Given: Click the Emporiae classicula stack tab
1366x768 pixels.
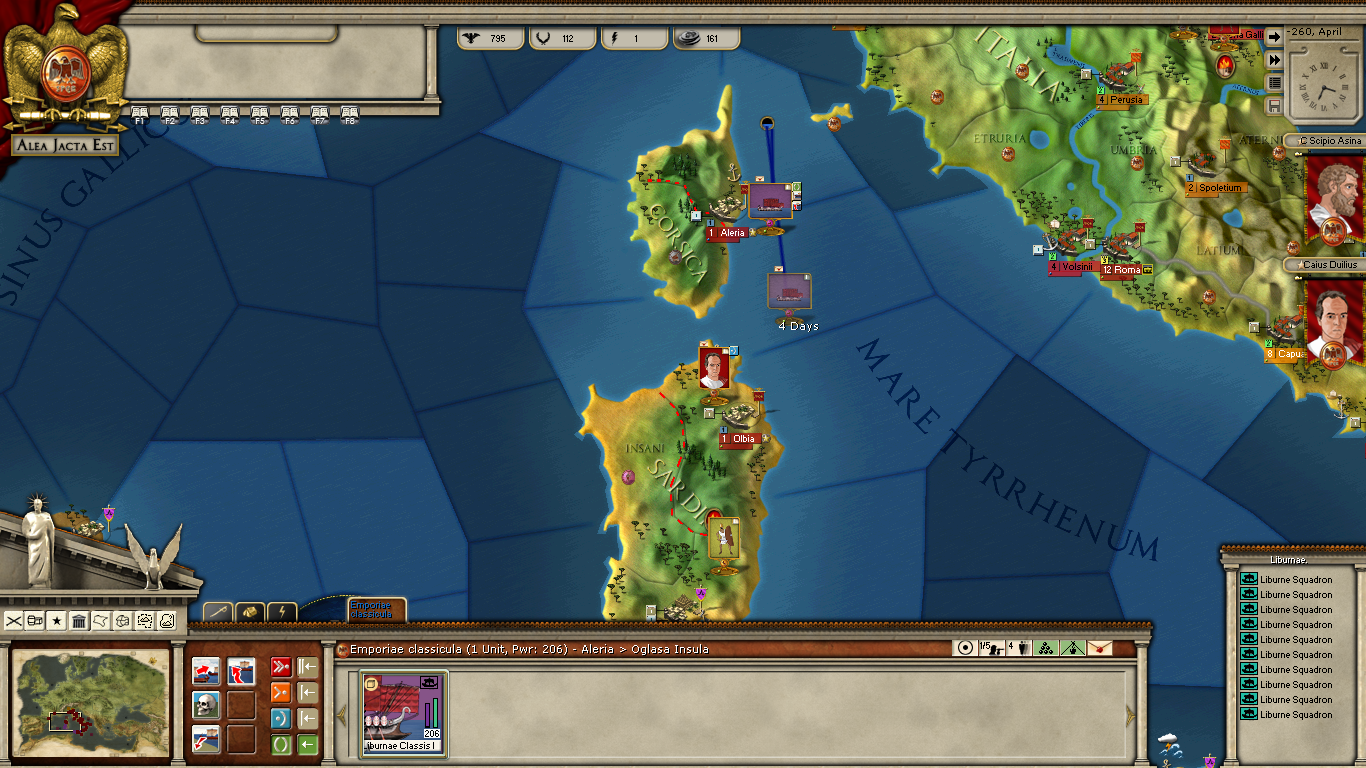Looking at the screenshot, I should (x=376, y=609).
